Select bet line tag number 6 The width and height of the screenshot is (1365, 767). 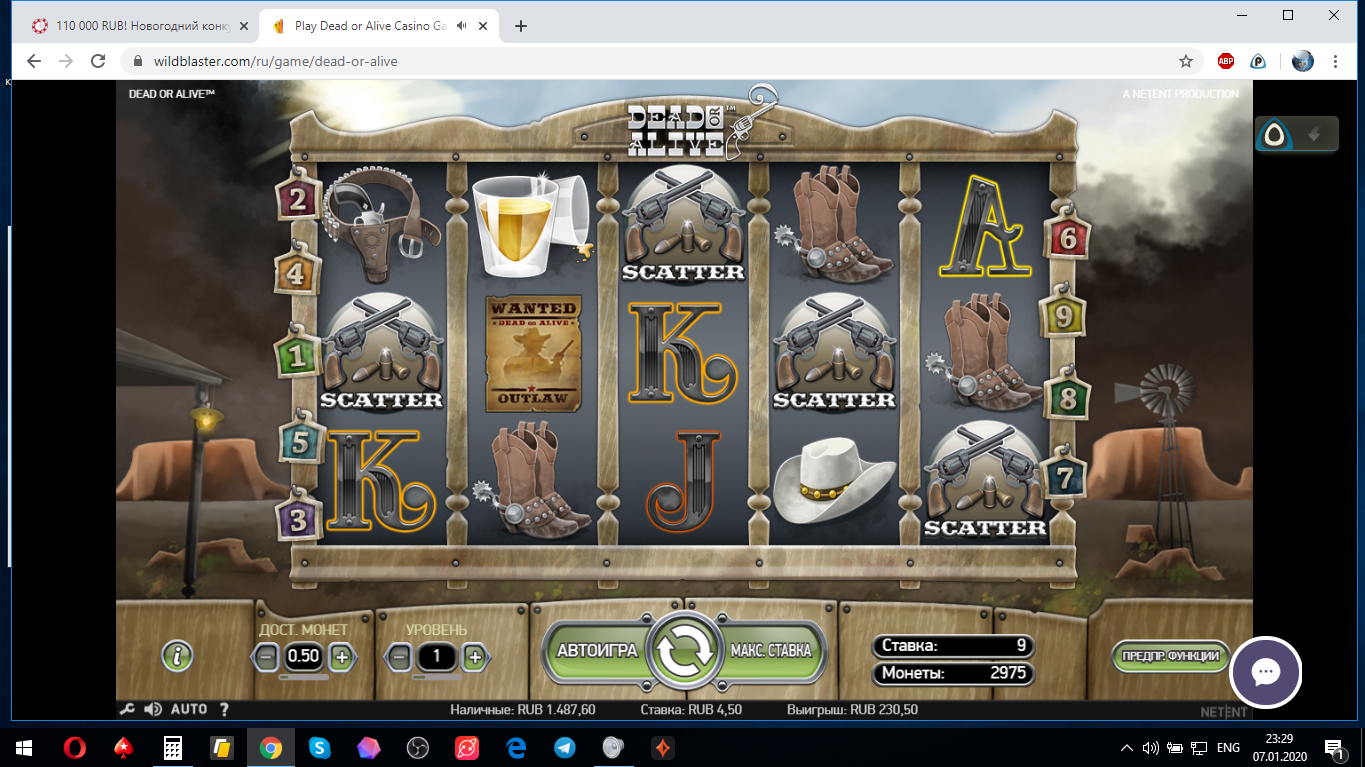click(1068, 237)
